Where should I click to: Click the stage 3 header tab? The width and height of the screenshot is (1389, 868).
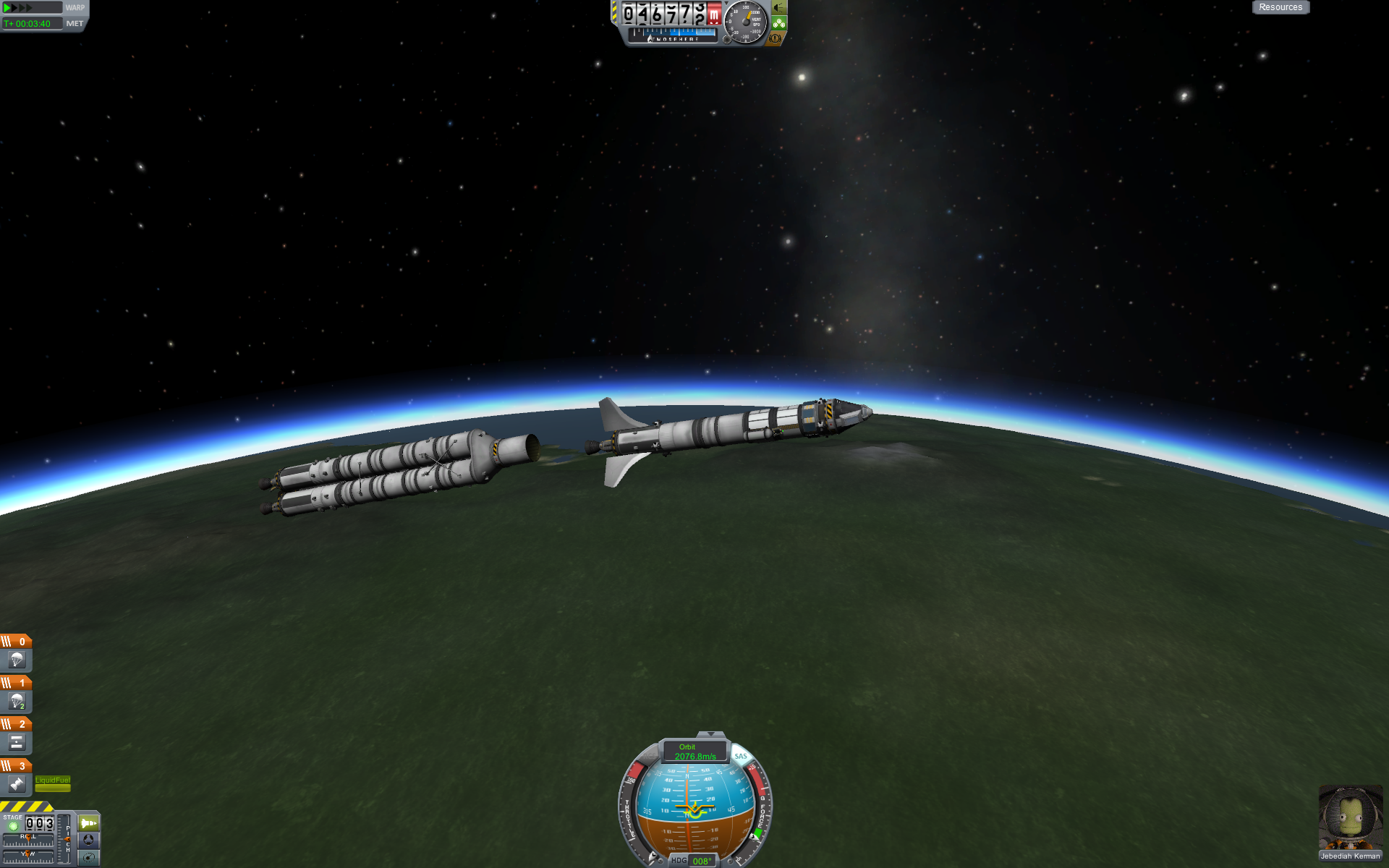pos(15,765)
